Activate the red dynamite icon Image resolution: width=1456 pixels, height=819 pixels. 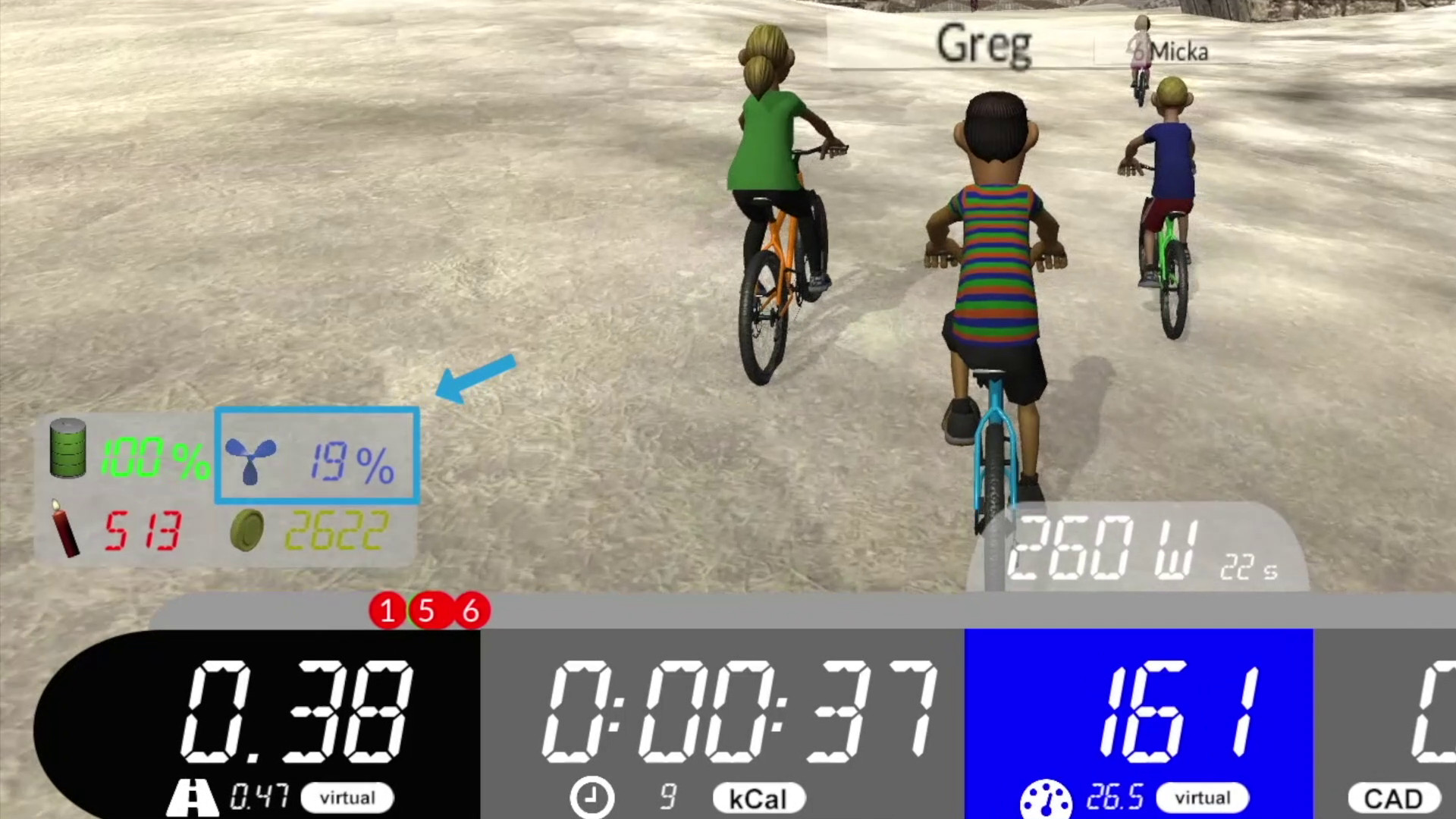click(65, 529)
